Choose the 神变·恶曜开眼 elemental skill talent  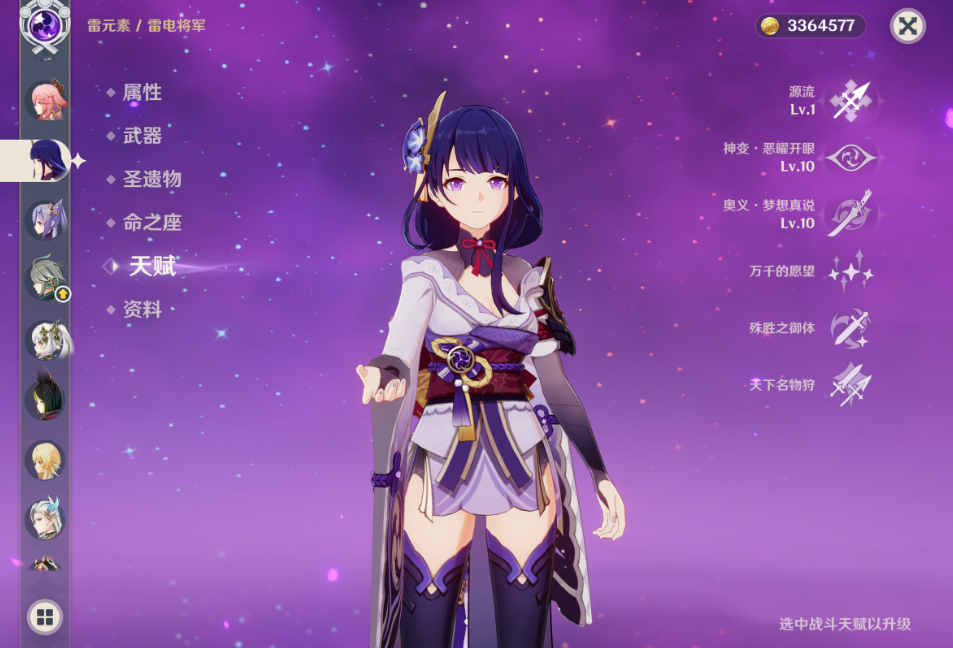tap(850, 157)
